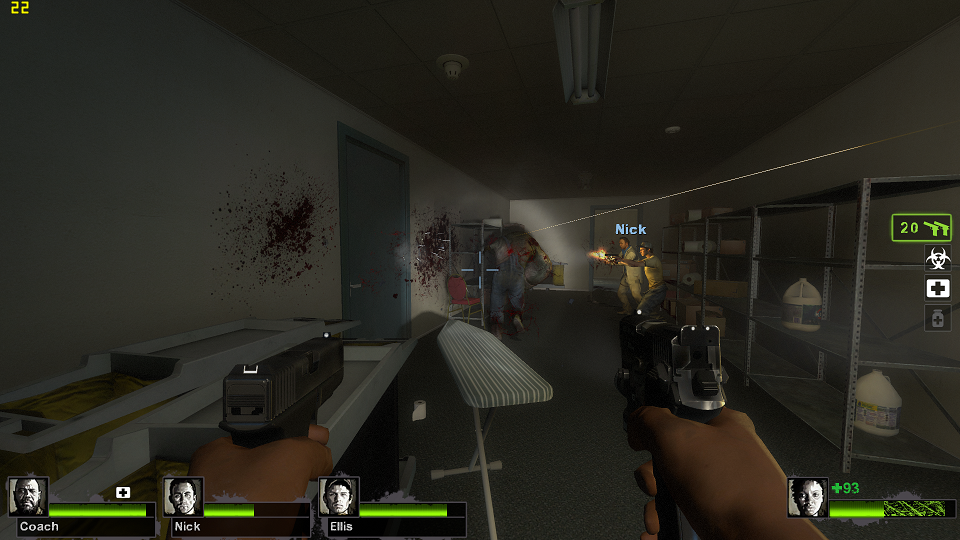Click Ellis's teammate portrait
The width and height of the screenshot is (960, 540).
[338, 497]
